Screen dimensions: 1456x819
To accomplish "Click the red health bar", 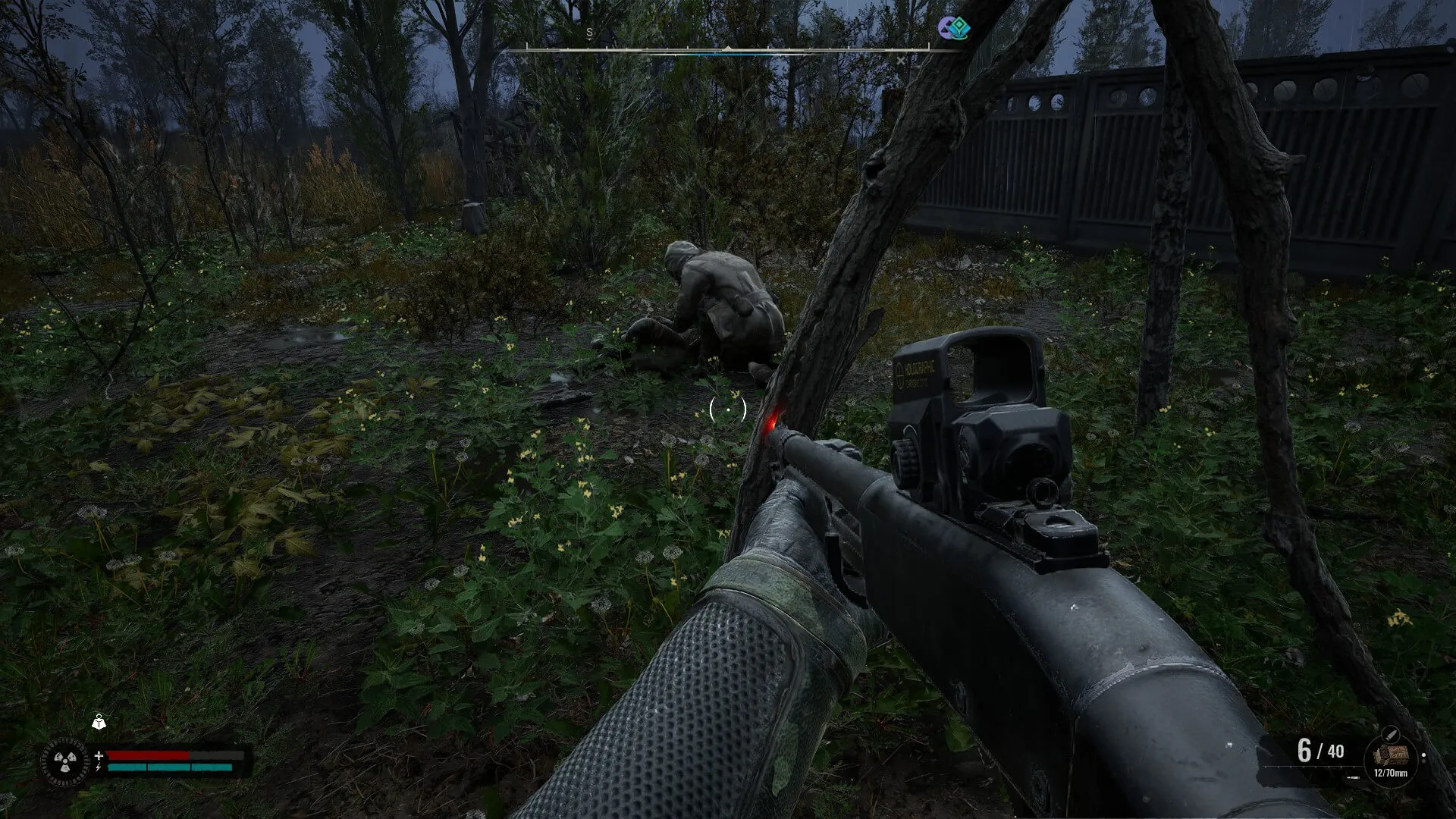I will tap(148, 755).
